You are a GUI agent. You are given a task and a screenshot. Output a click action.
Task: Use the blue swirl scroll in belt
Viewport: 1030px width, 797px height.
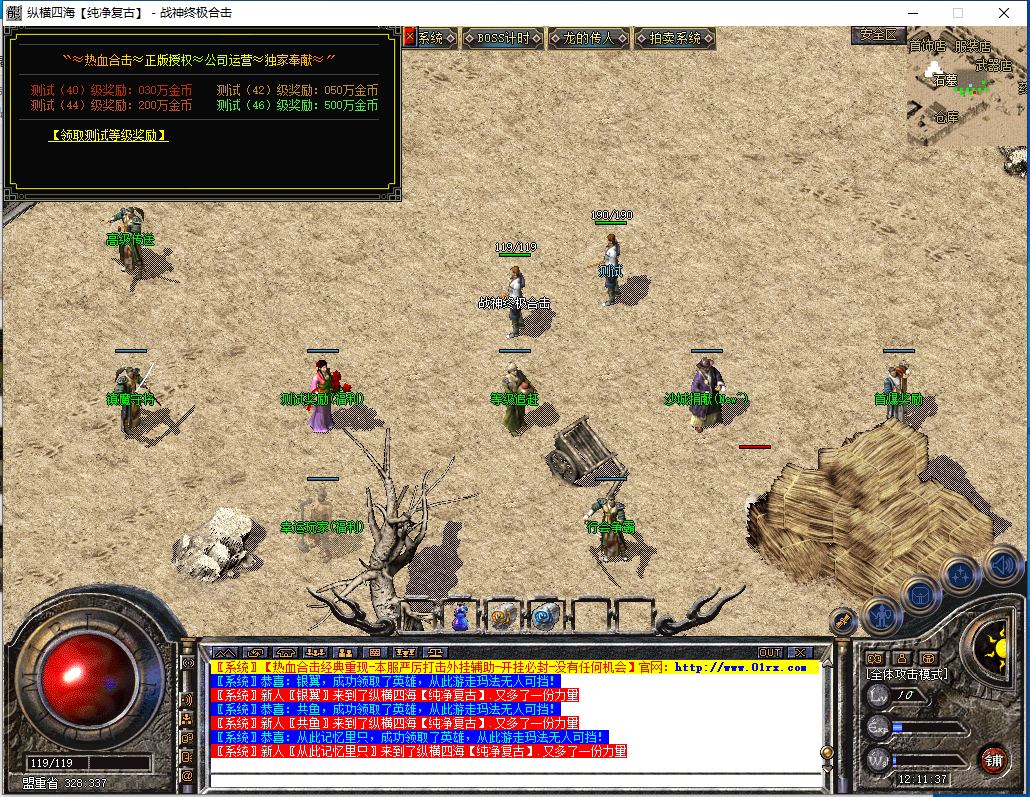(545, 617)
